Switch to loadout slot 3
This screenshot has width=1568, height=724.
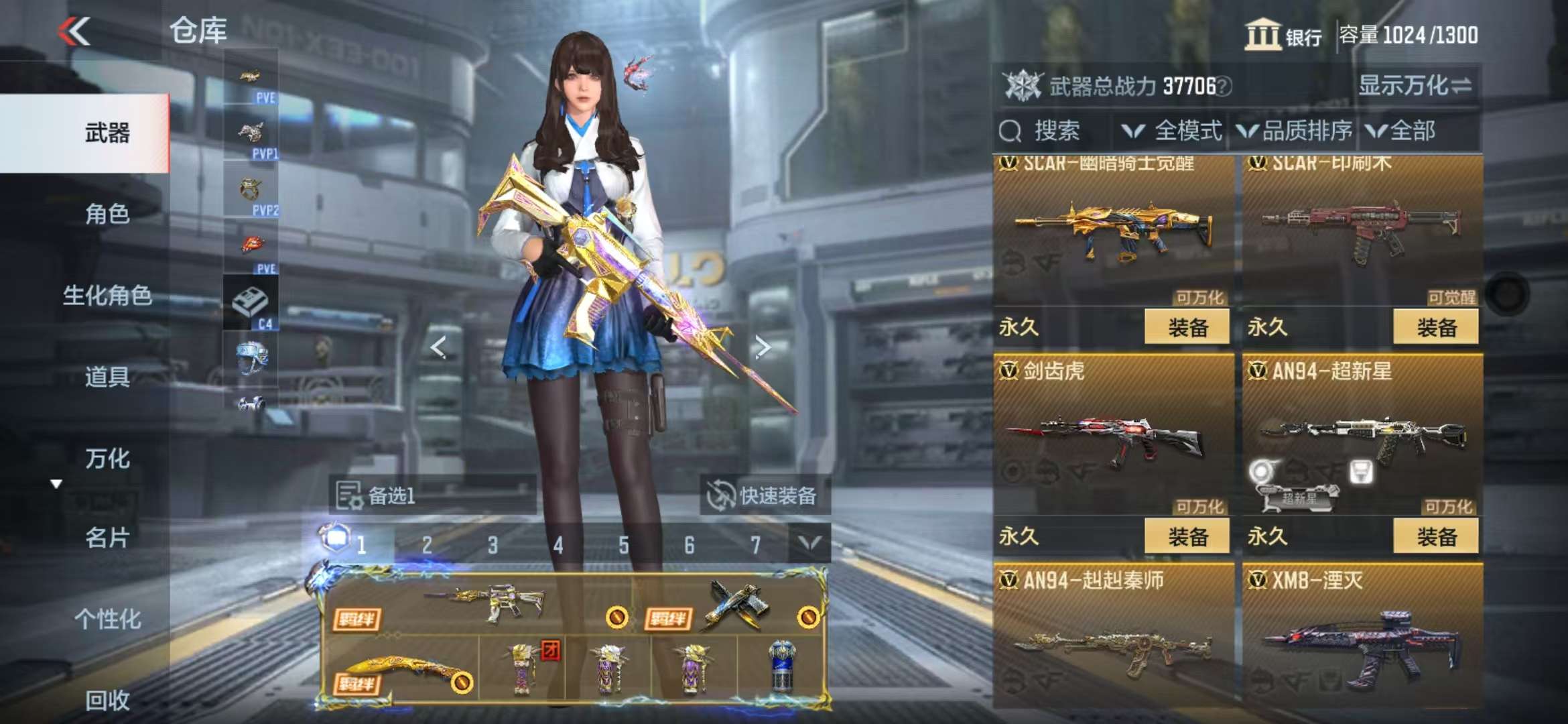point(493,545)
